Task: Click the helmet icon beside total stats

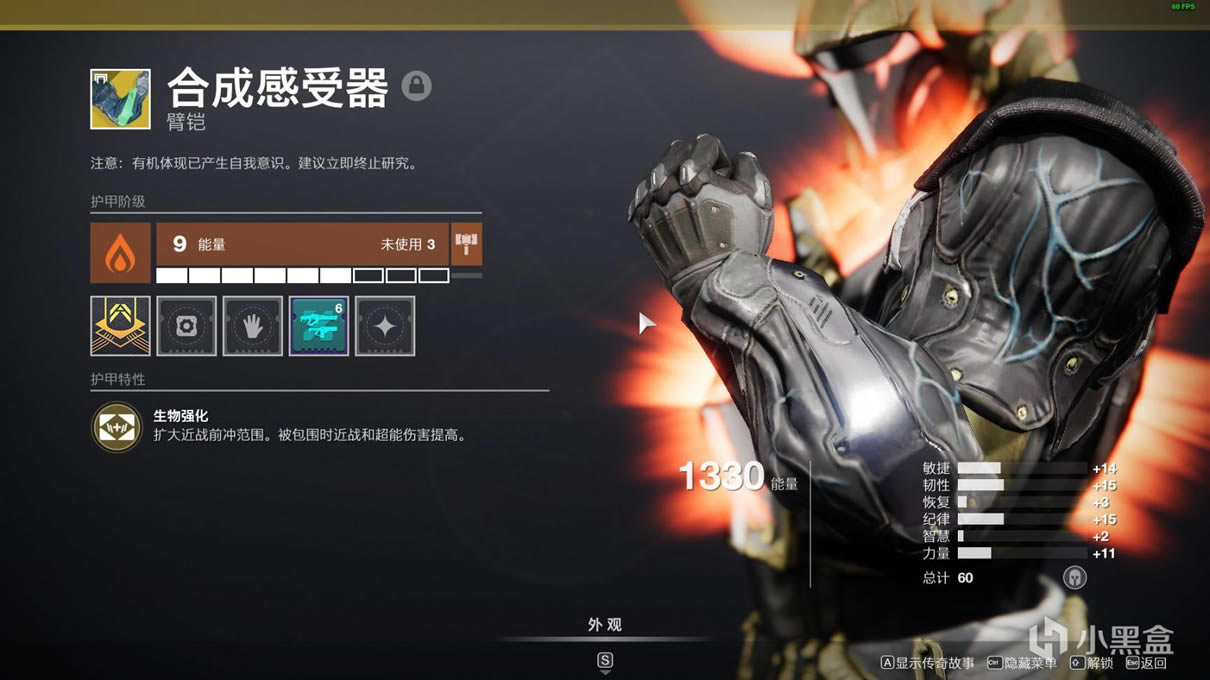Action: pyautogui.click(x=1074, y=577)
